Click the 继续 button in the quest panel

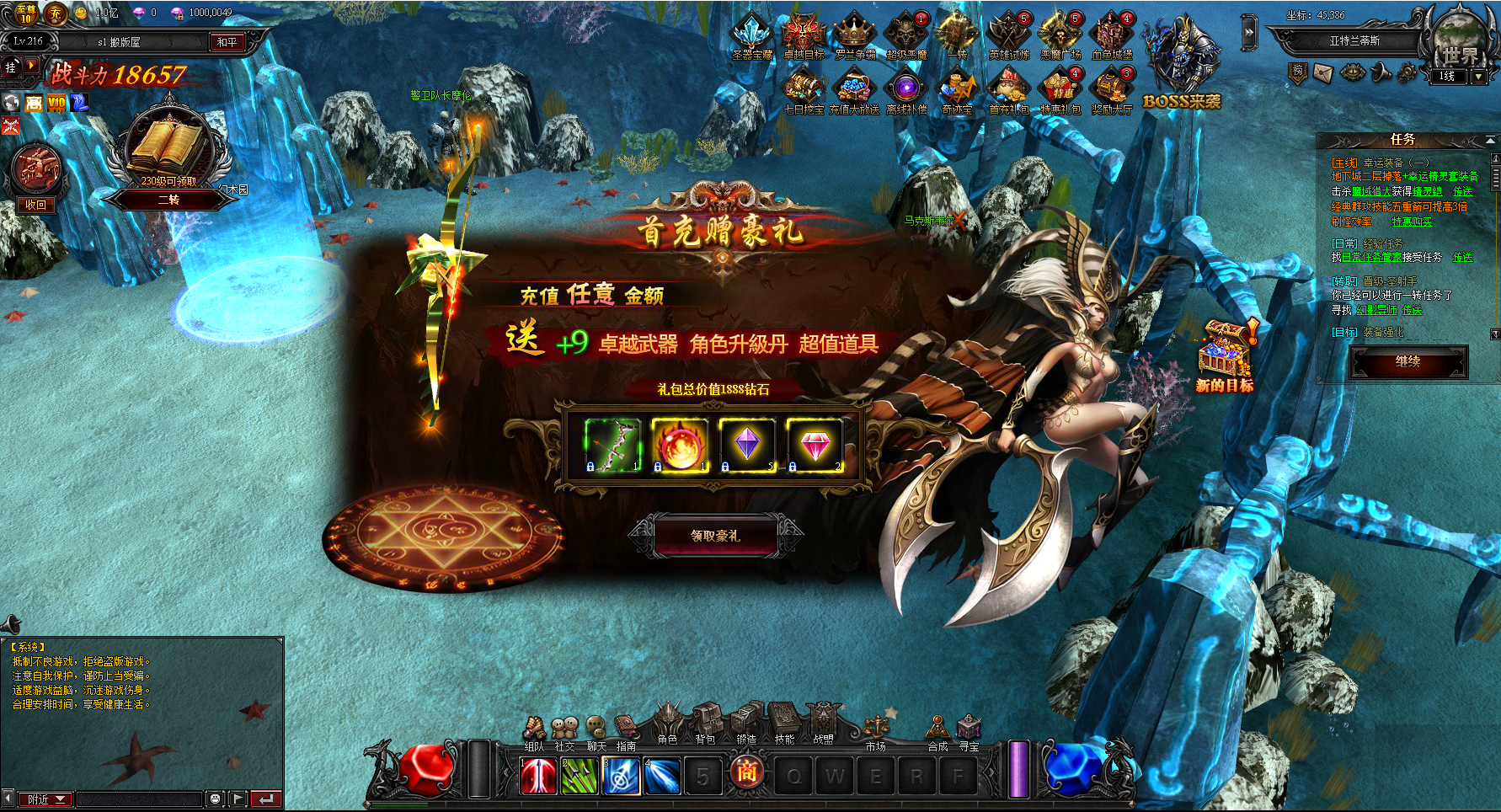tap(1408, 362)
